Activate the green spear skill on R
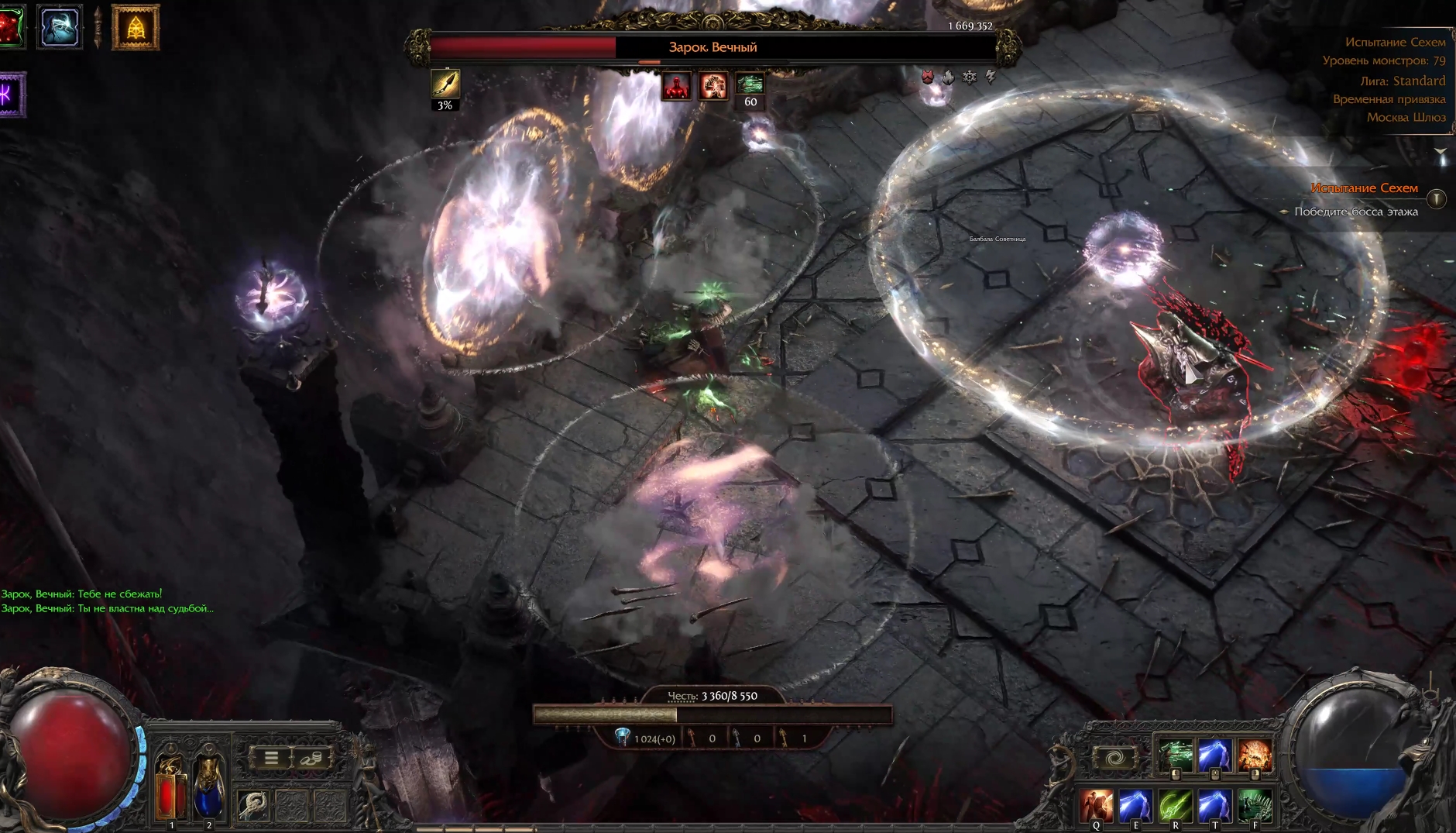 1176,806
